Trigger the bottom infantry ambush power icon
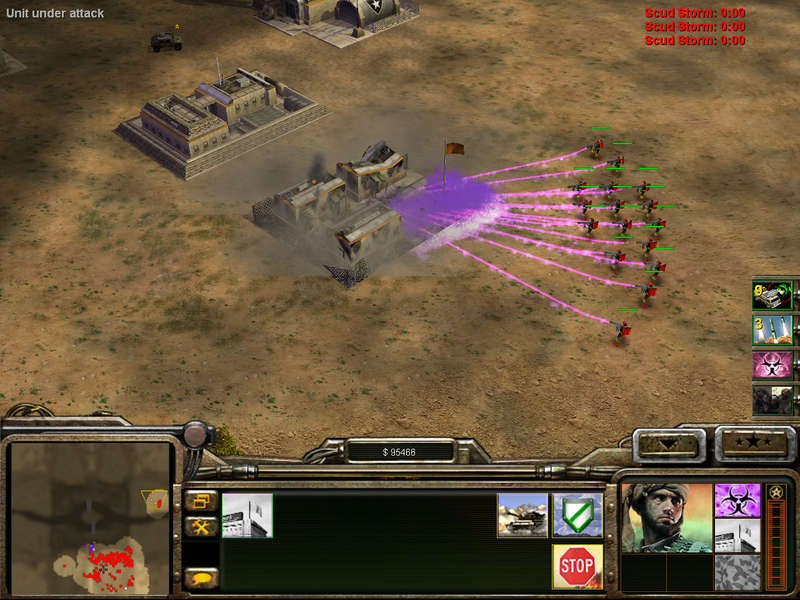This screenshot has width=800, height=600. click(772, 400)
